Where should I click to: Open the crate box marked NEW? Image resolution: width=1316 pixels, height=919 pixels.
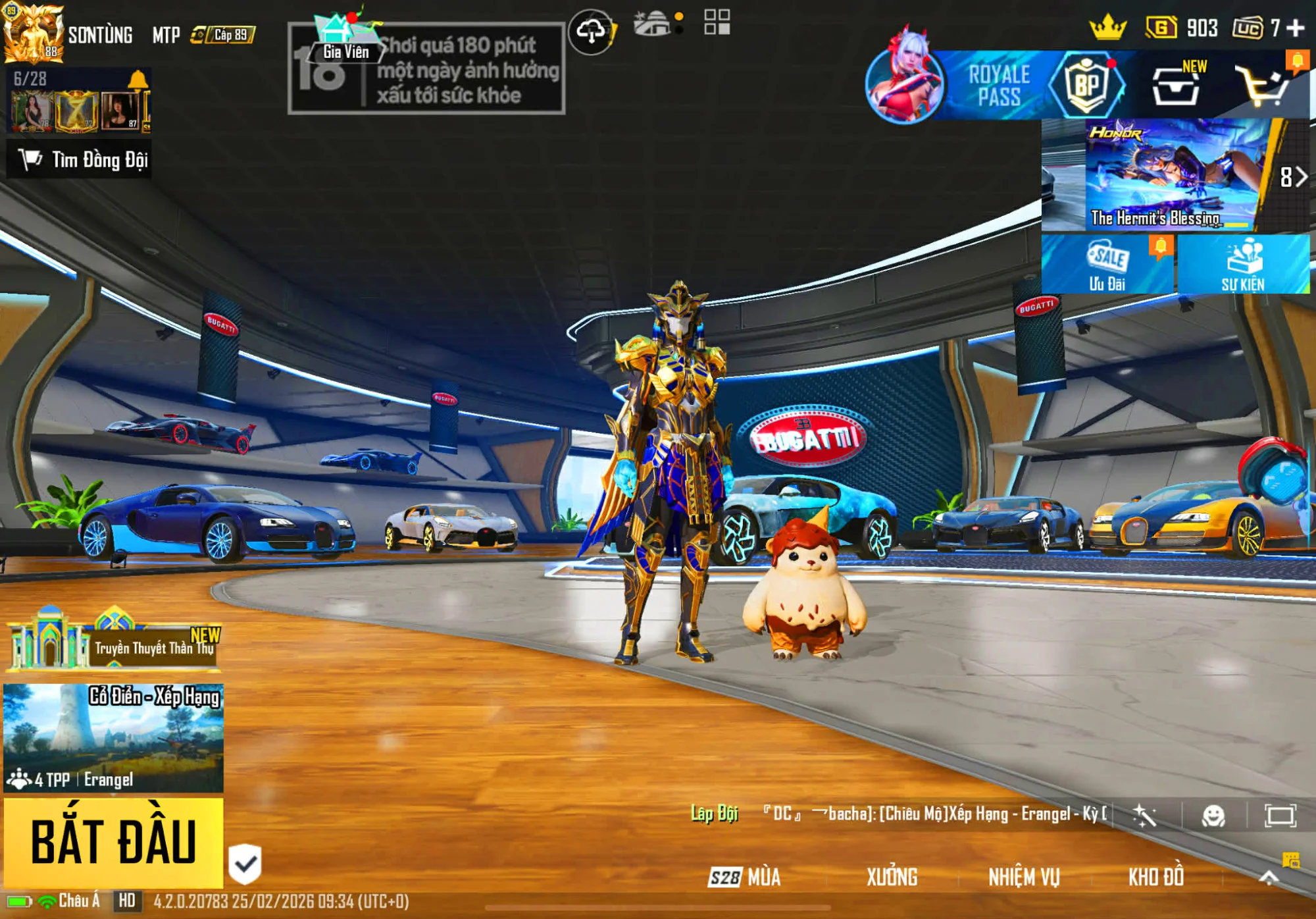[x=1177, y=86]
